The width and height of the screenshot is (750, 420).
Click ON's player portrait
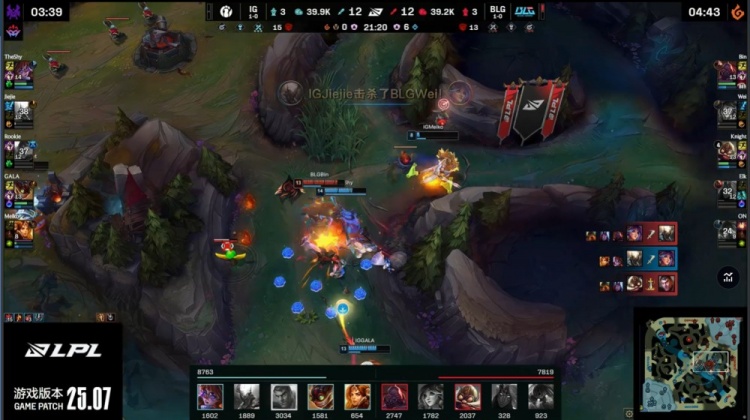pyautogui.click(x=729, y=230)
